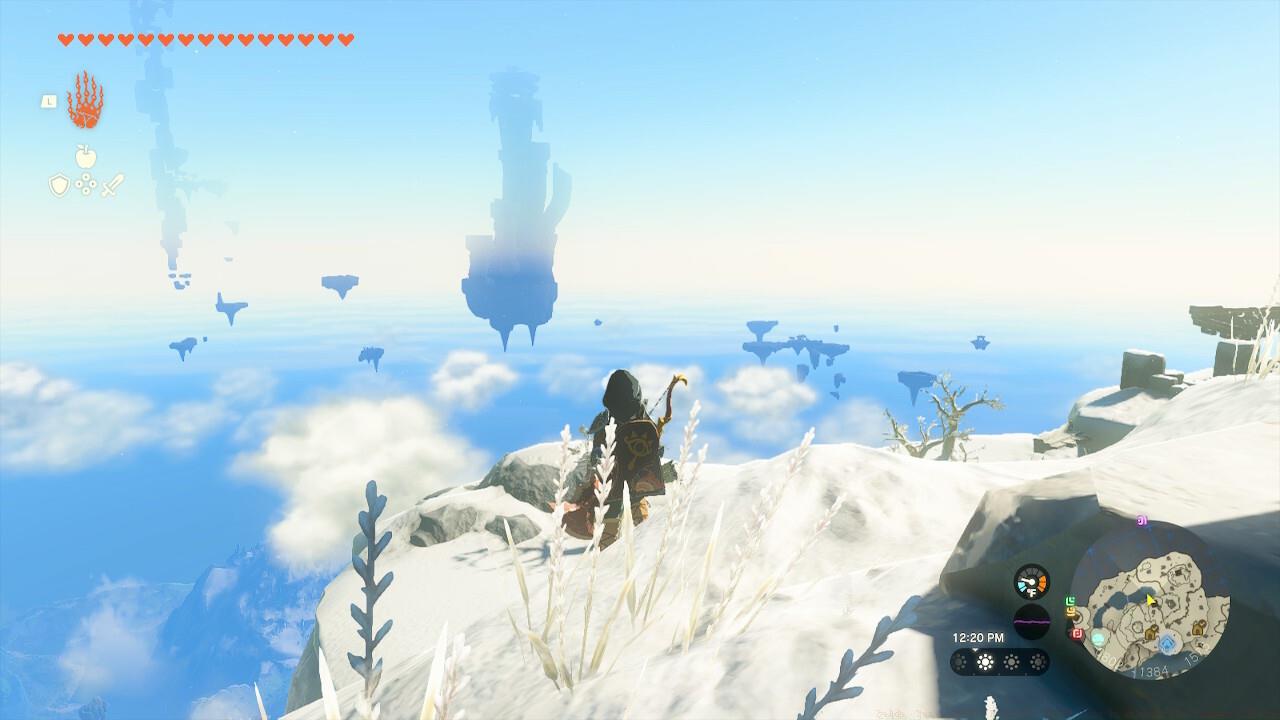Expand the L button ability prompt
Viewport: 1280px width, 720px height.
coord(49,101)
